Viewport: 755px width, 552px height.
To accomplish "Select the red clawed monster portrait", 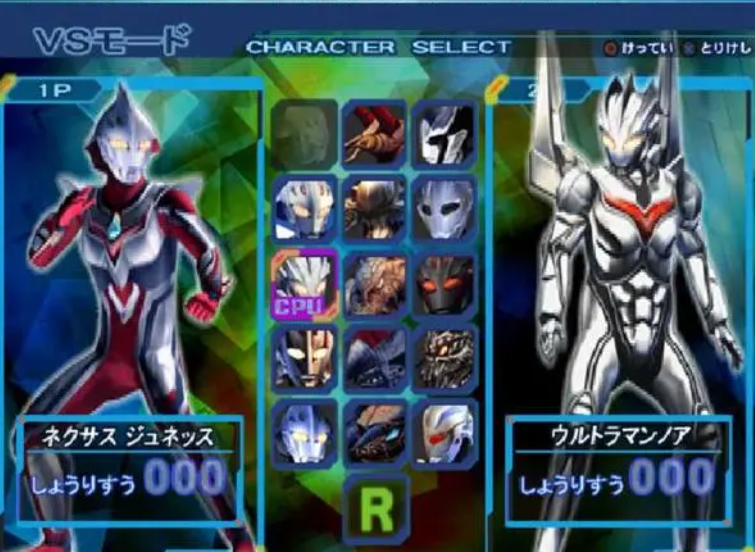I will (x=375, y=134).
